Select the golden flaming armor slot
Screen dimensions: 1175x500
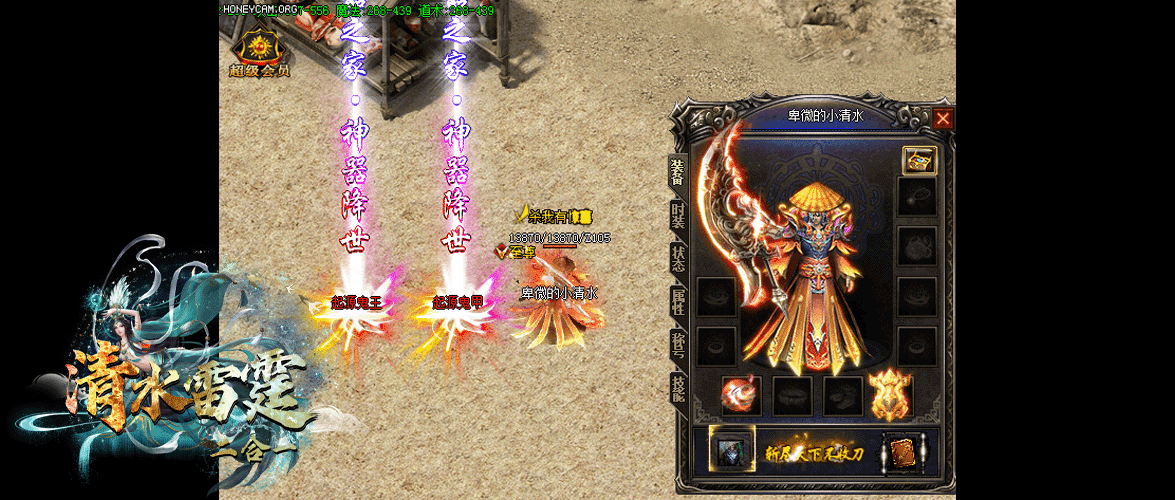[x=890, y=394]
